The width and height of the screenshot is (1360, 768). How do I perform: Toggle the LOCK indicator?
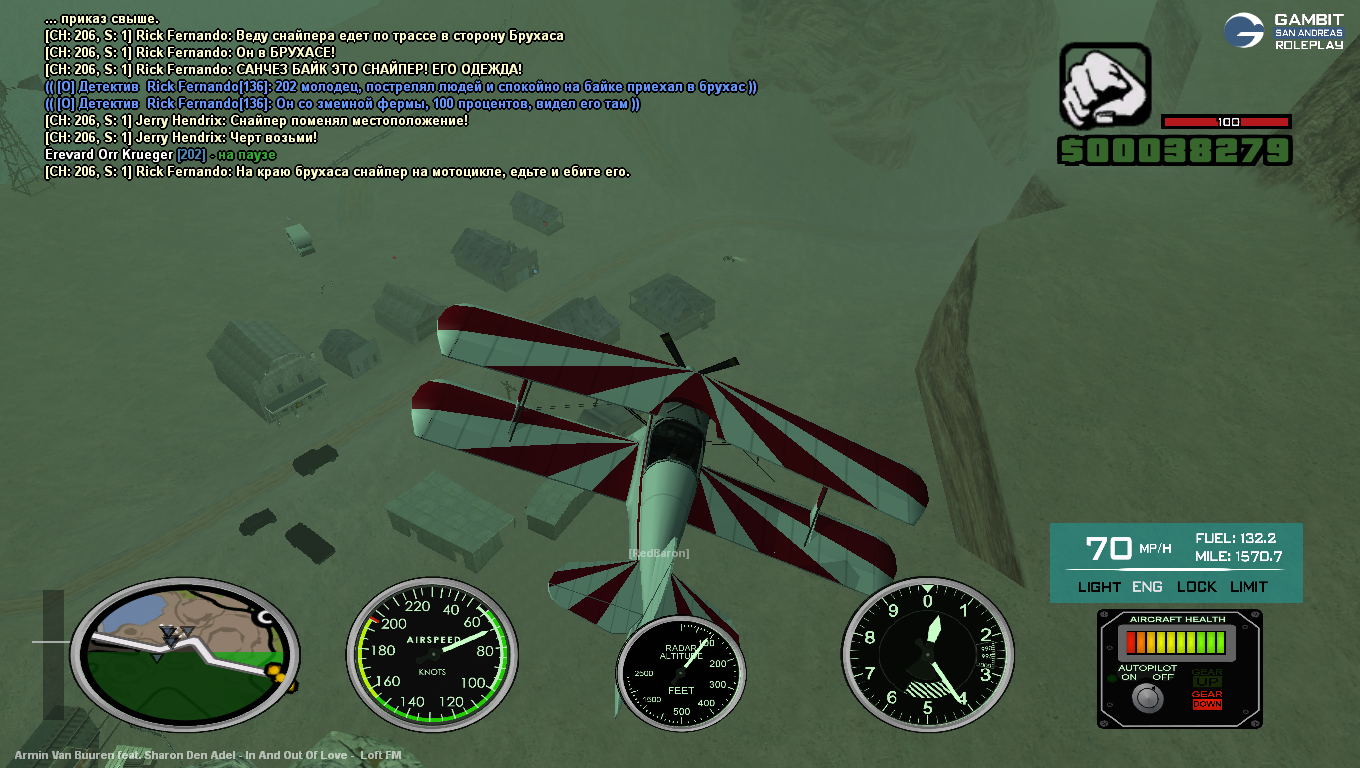tap(1196, 587)
